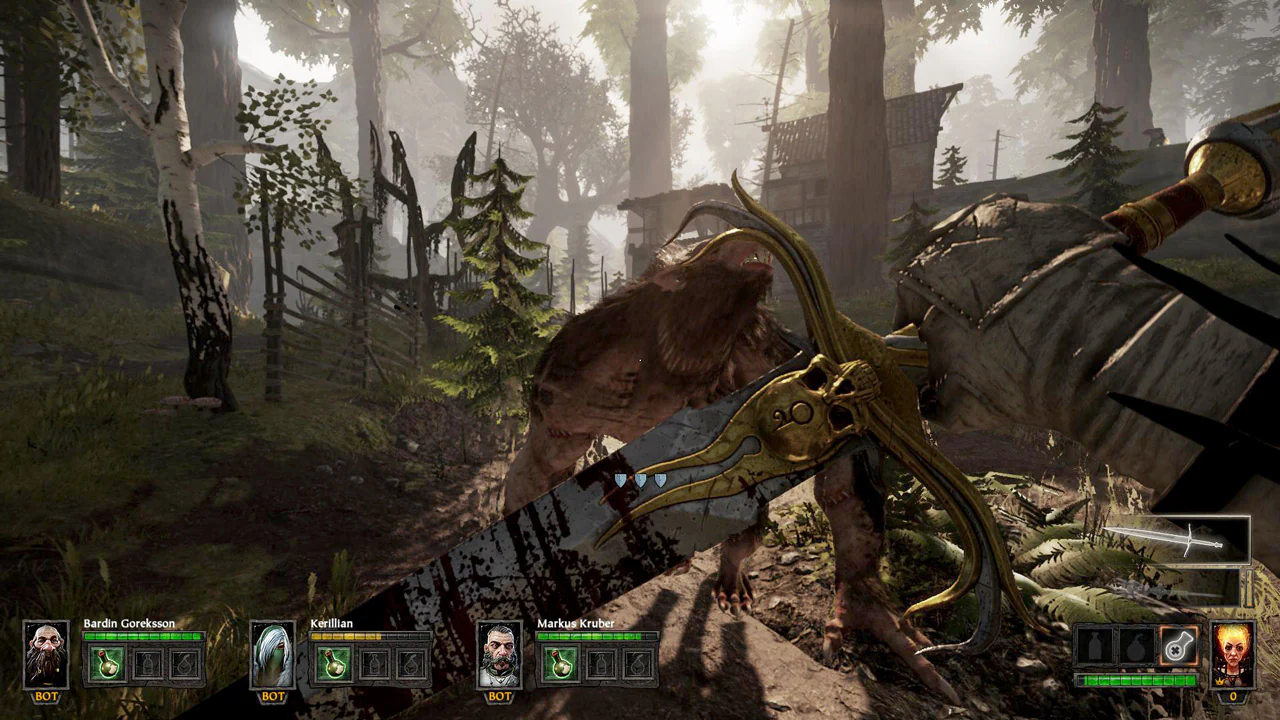Click the empty bomb slot icon
Screen dimensions: 1280x720
tap(1137, 648)
